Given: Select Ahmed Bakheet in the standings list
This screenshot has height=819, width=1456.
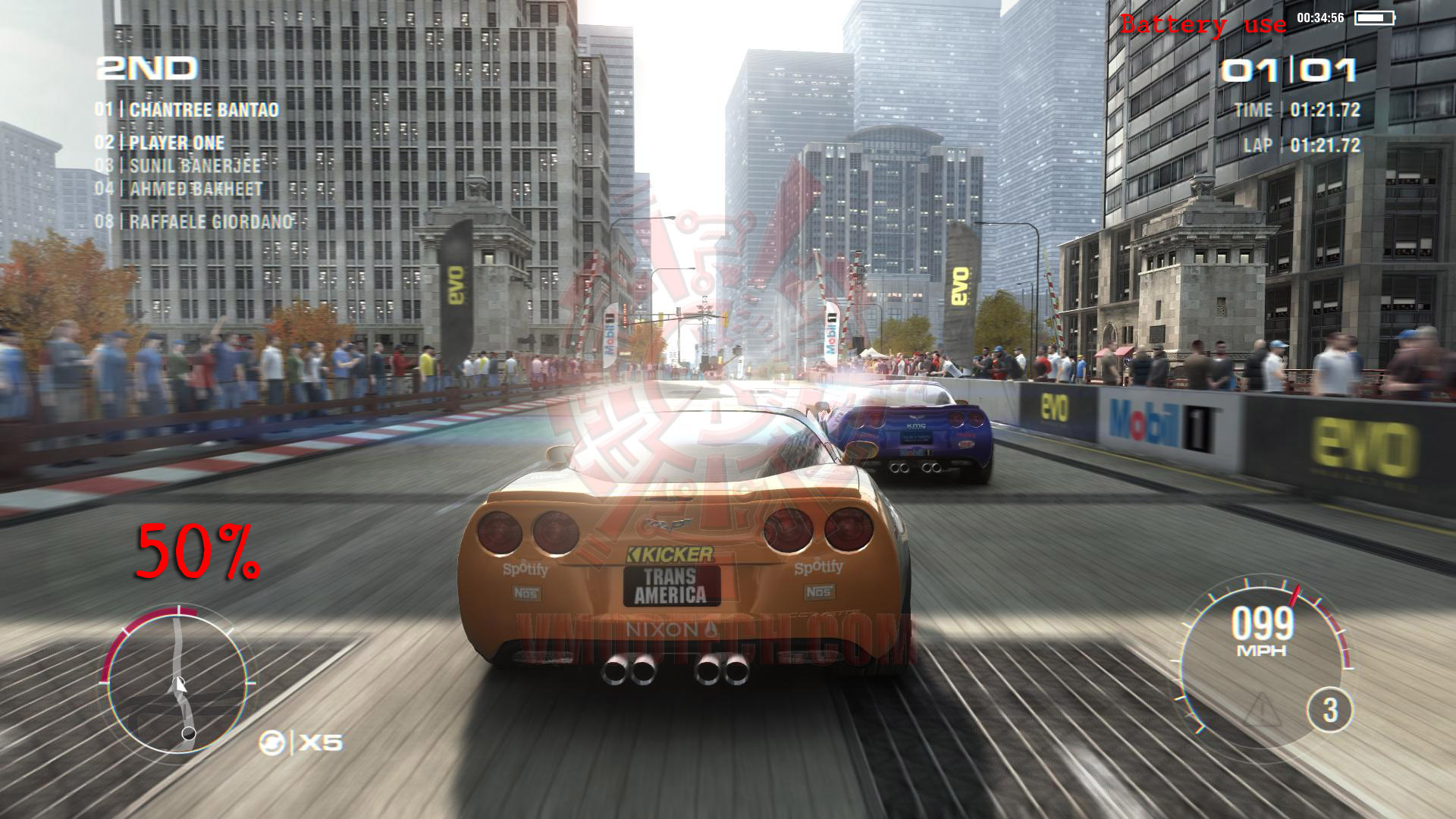Looking at the screenshot, I should point(179,189).
